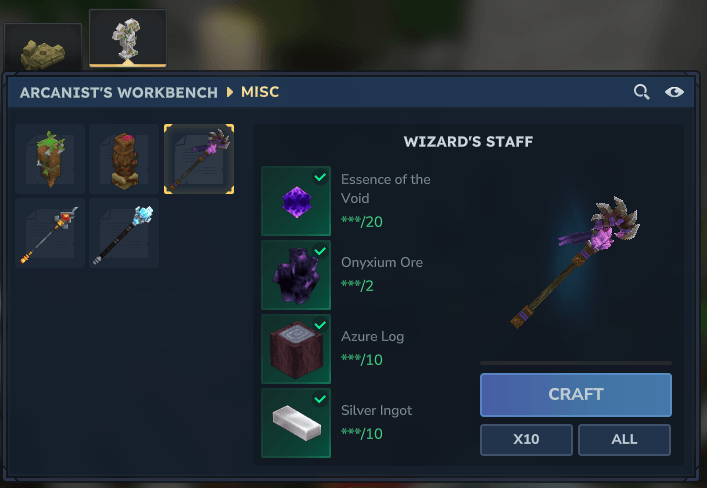Select the purple Wizard's Staff recipe
The image size is (707, 488).
(x=199, y=159)
